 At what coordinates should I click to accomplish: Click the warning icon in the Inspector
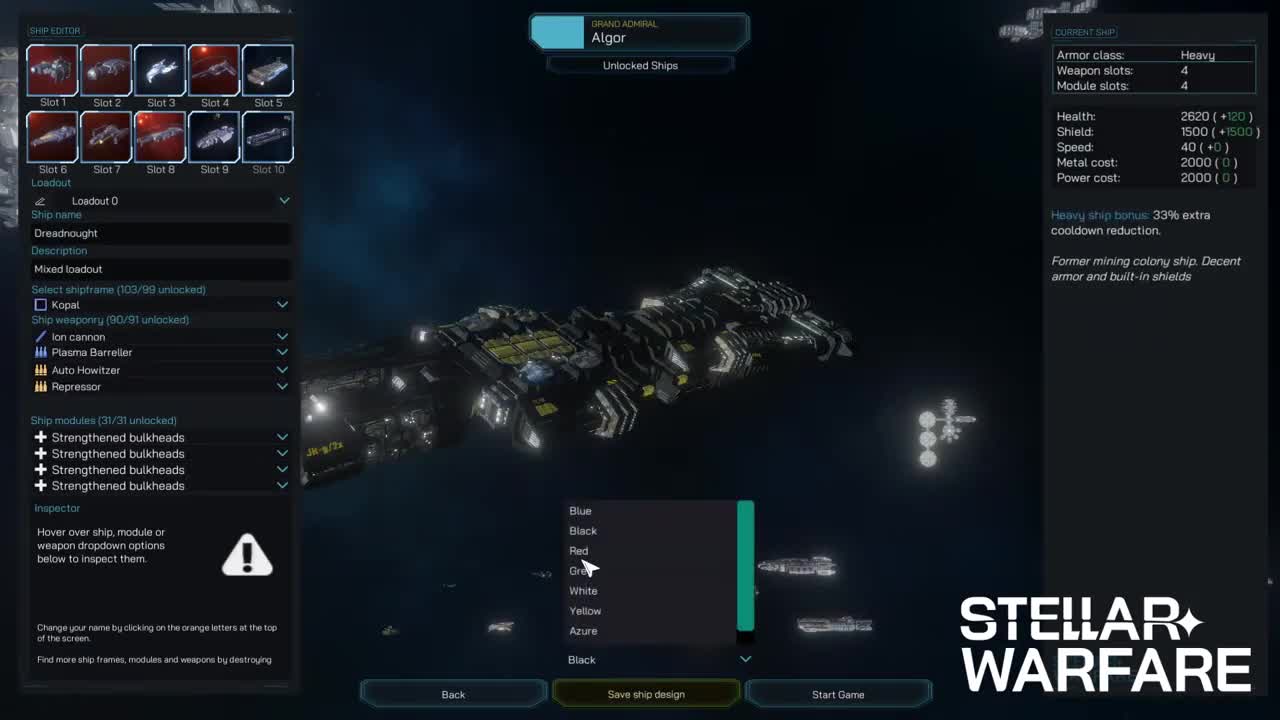pyautogui.click(x=247, y=556)
